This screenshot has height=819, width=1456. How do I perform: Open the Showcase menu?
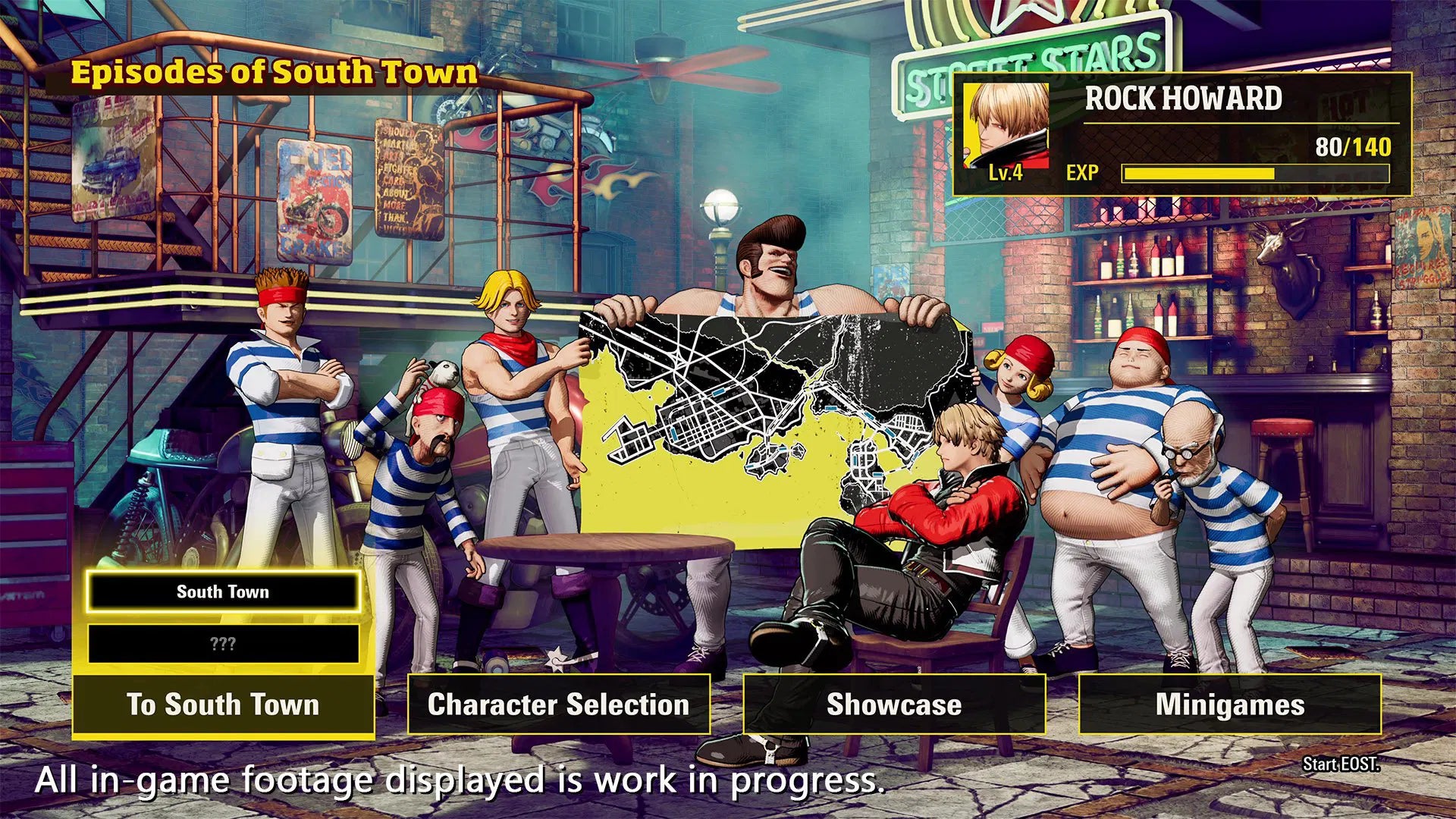pyautogui.click(x=893, y=704)
